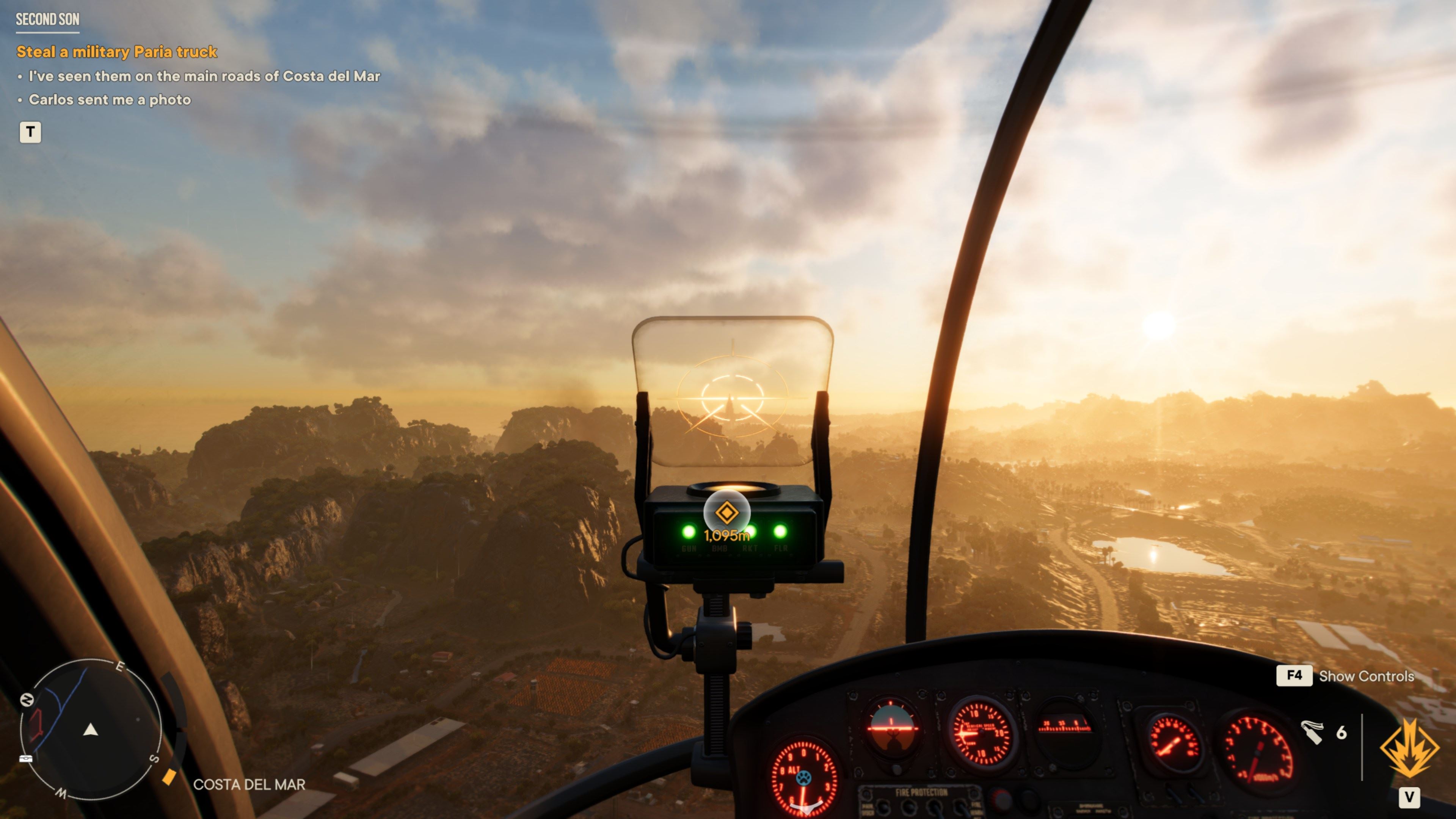1456x819 pixels.
Task: Click the Second Son mission title
Action: (x=47, y=20)
